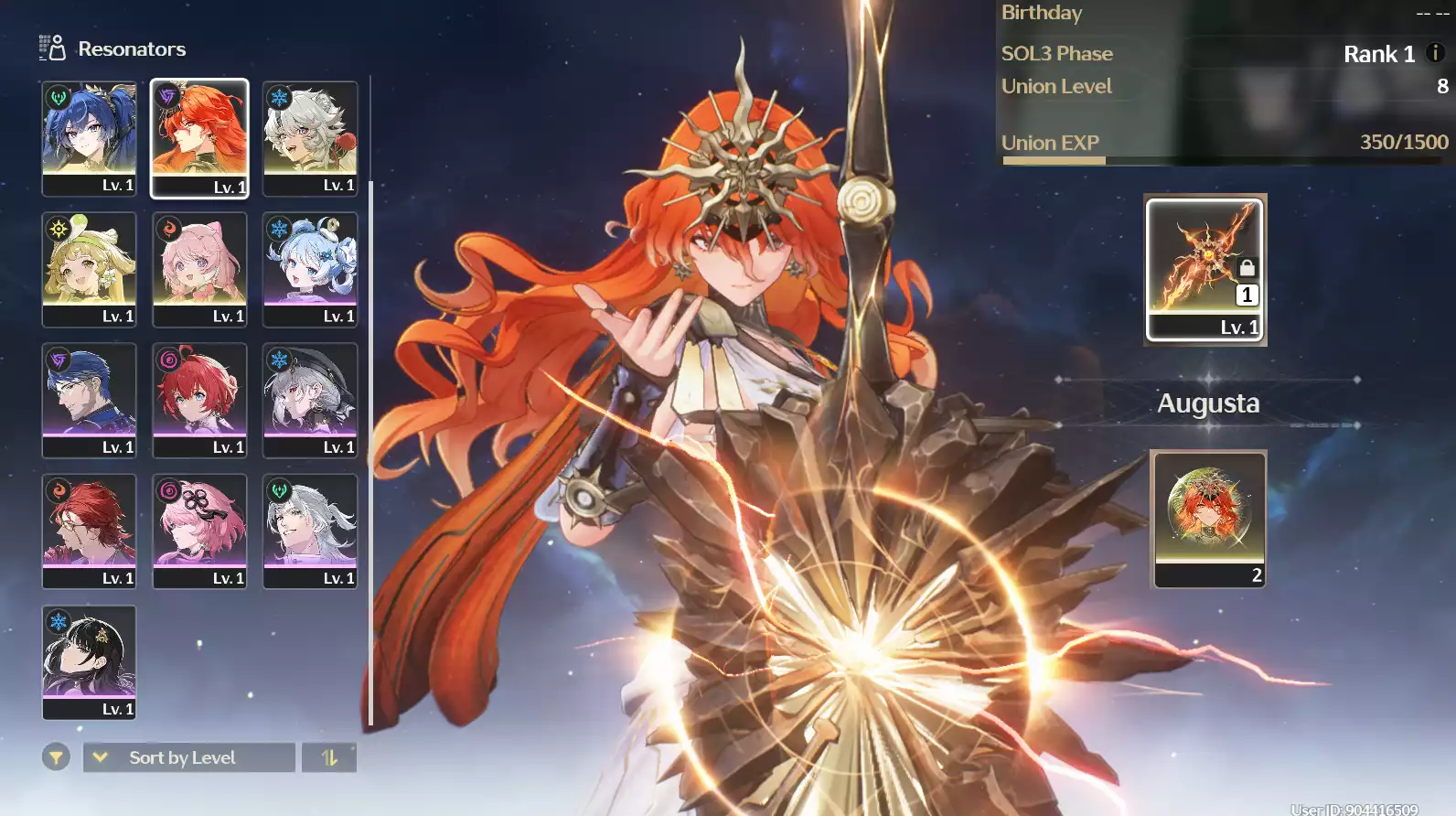Click the Augusta round portrait item tile
This screenshot has height=816, width=1456.
[1209, 518]
